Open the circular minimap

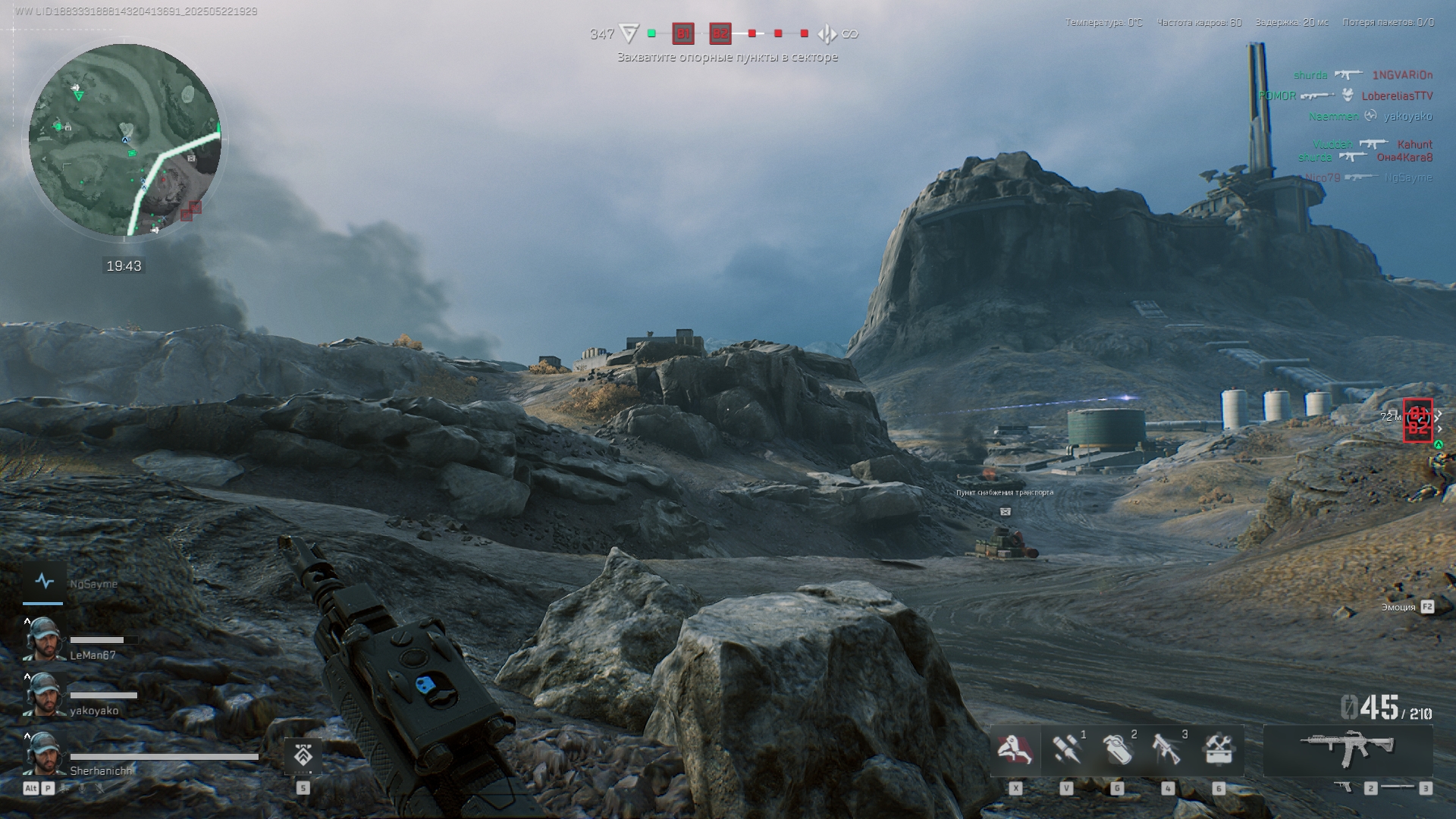pos(125,140)
